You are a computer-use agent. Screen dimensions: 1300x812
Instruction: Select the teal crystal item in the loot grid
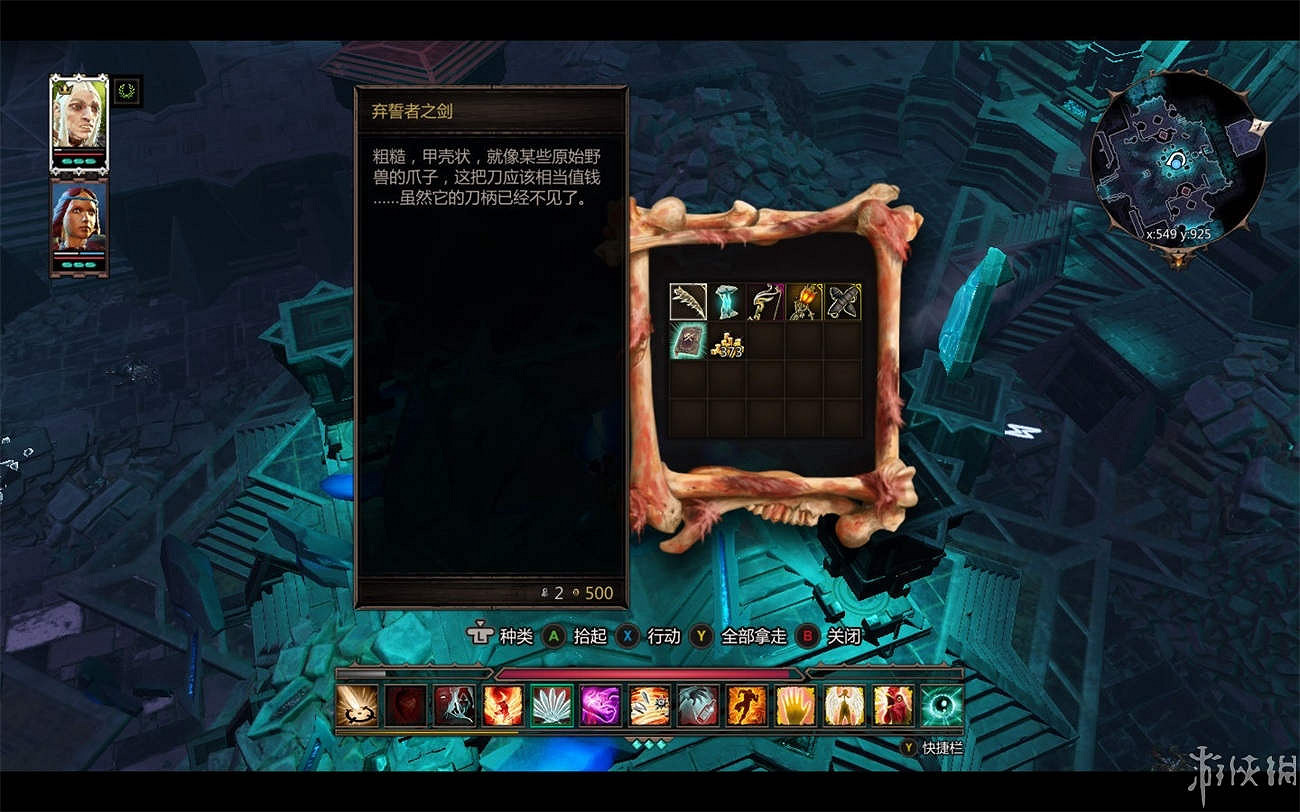[x=727, y=303]
